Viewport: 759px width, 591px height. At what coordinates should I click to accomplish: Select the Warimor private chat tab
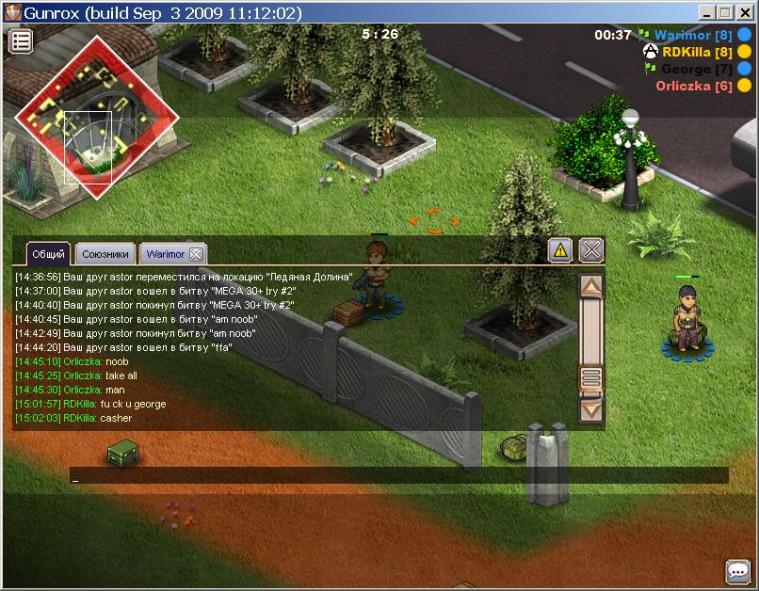[164, 254]
